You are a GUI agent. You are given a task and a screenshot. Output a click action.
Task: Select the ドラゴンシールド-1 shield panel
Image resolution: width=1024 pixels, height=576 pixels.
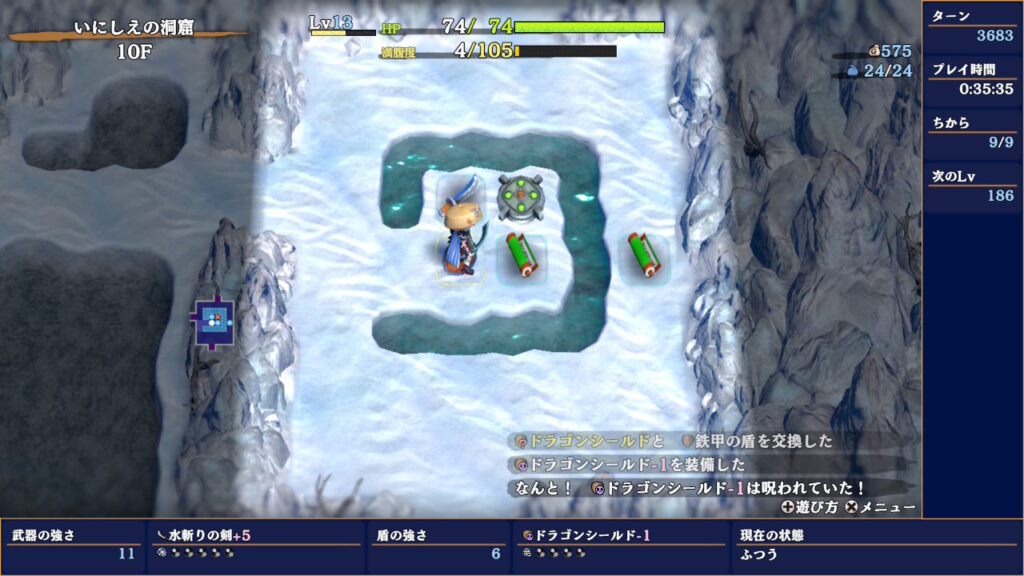pyautogui.click(x=620, y=543)
